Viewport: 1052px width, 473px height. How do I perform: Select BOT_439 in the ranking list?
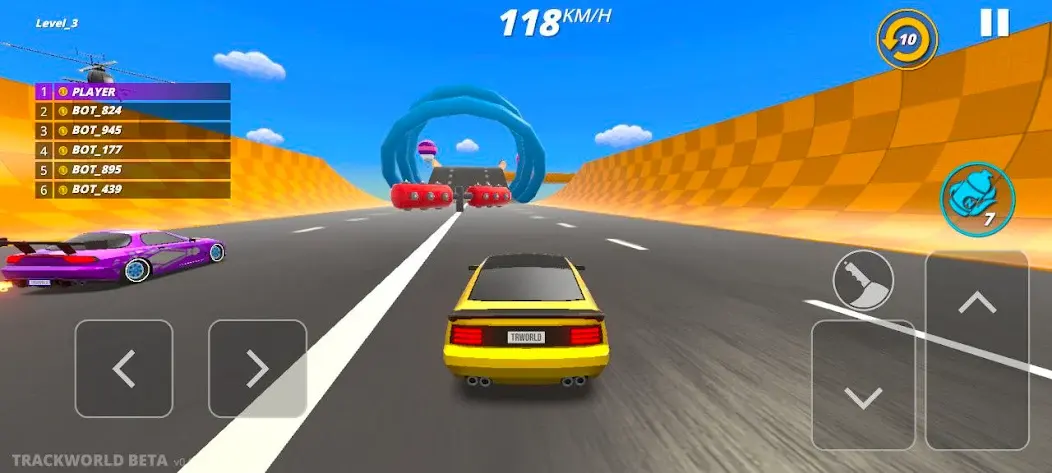(x=133, y=189)
